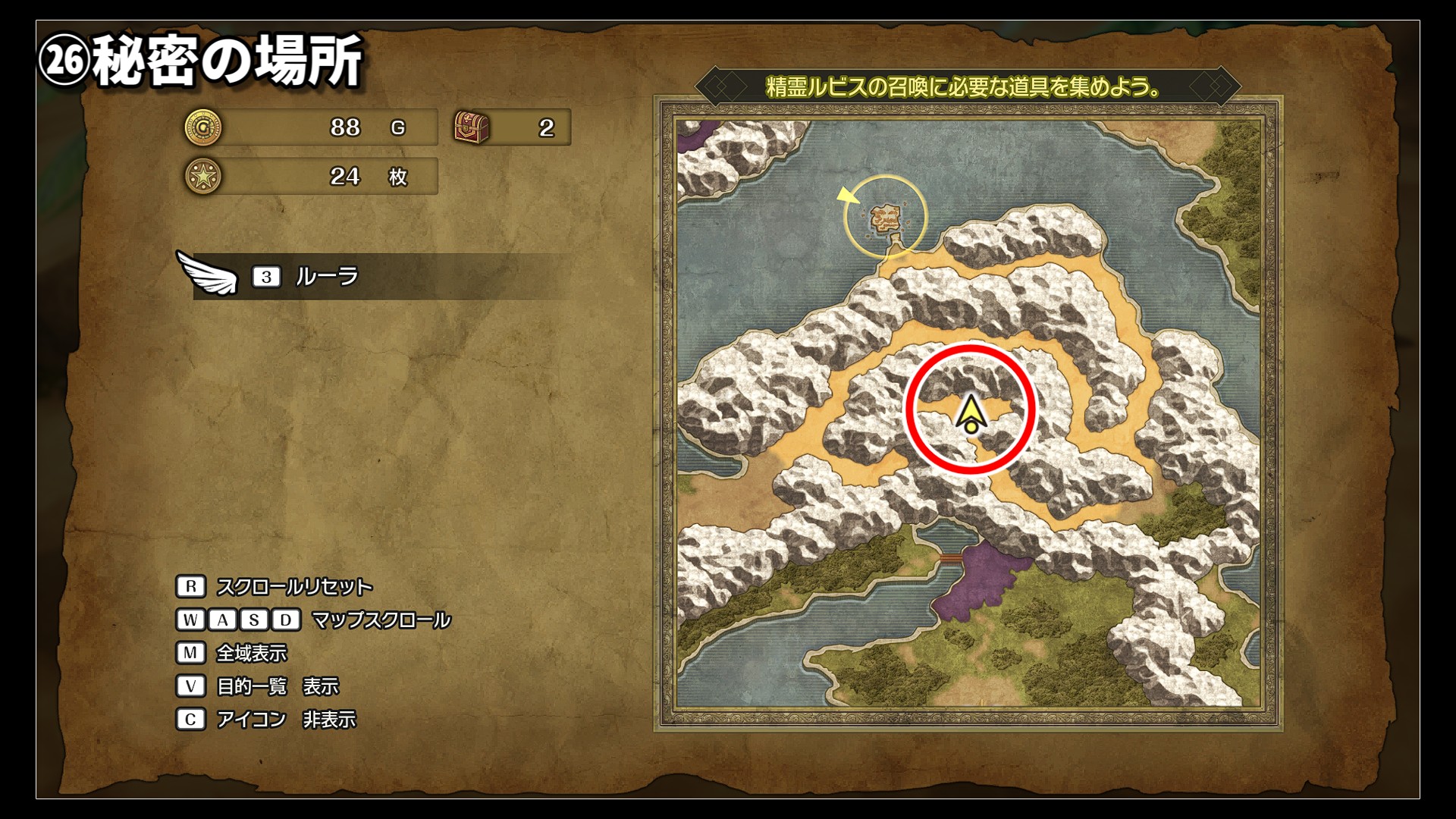The width and height of the screenshot is (1456, 819).
Task: Click the スクロールリセット option
Action: coord(293,587)
